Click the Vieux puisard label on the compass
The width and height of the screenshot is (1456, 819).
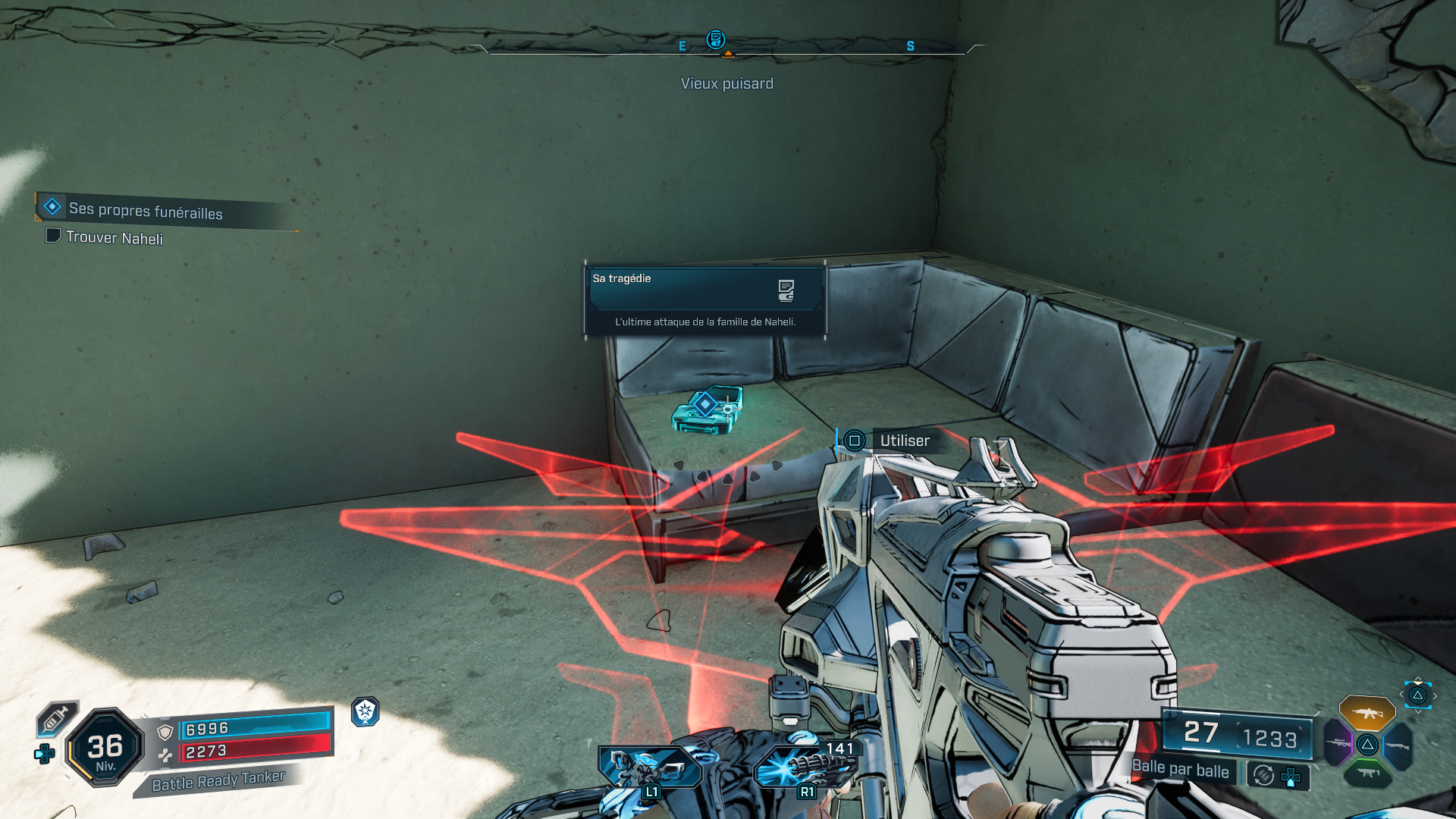pyautogui.click(x=726, y=83)
